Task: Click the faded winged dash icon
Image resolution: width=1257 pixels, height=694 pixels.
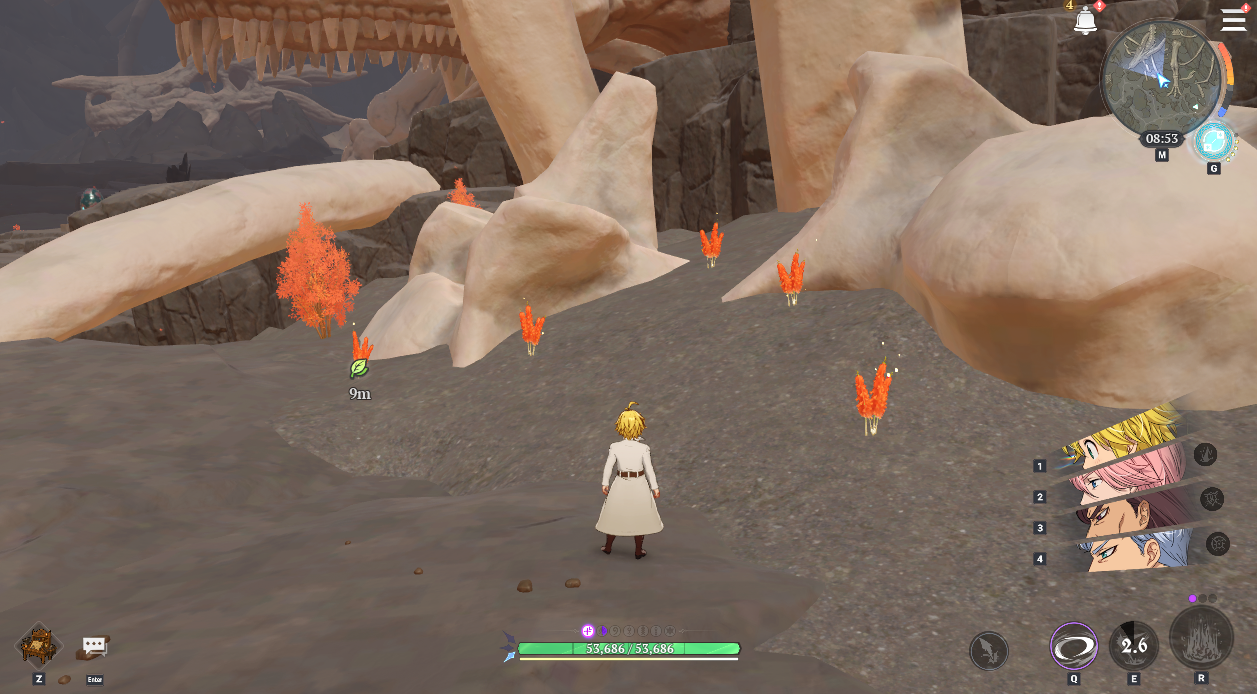Action: tap(988, 651)
